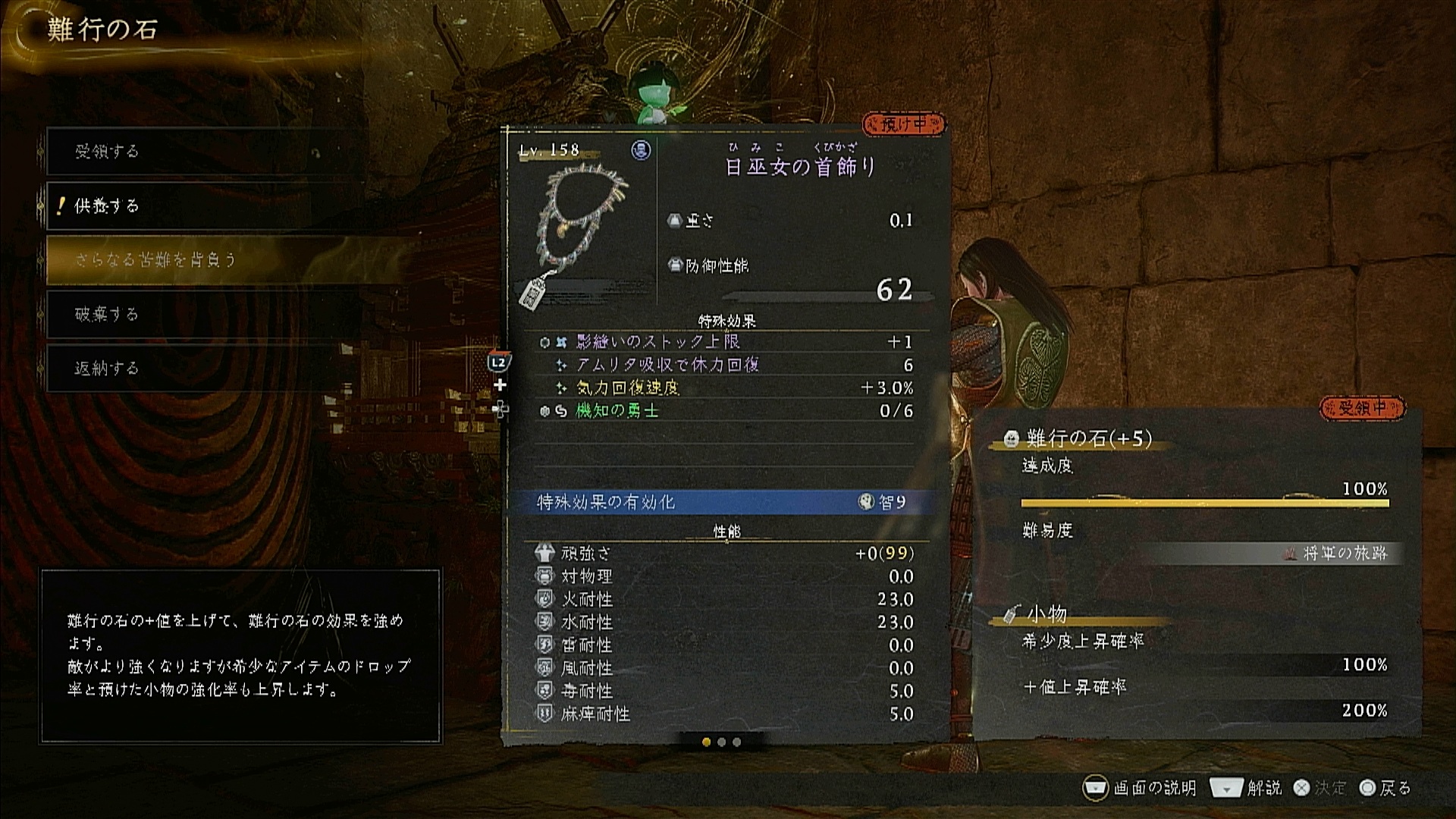Click the 特殊効果の有効化 highlighted row

click(726, 502)
